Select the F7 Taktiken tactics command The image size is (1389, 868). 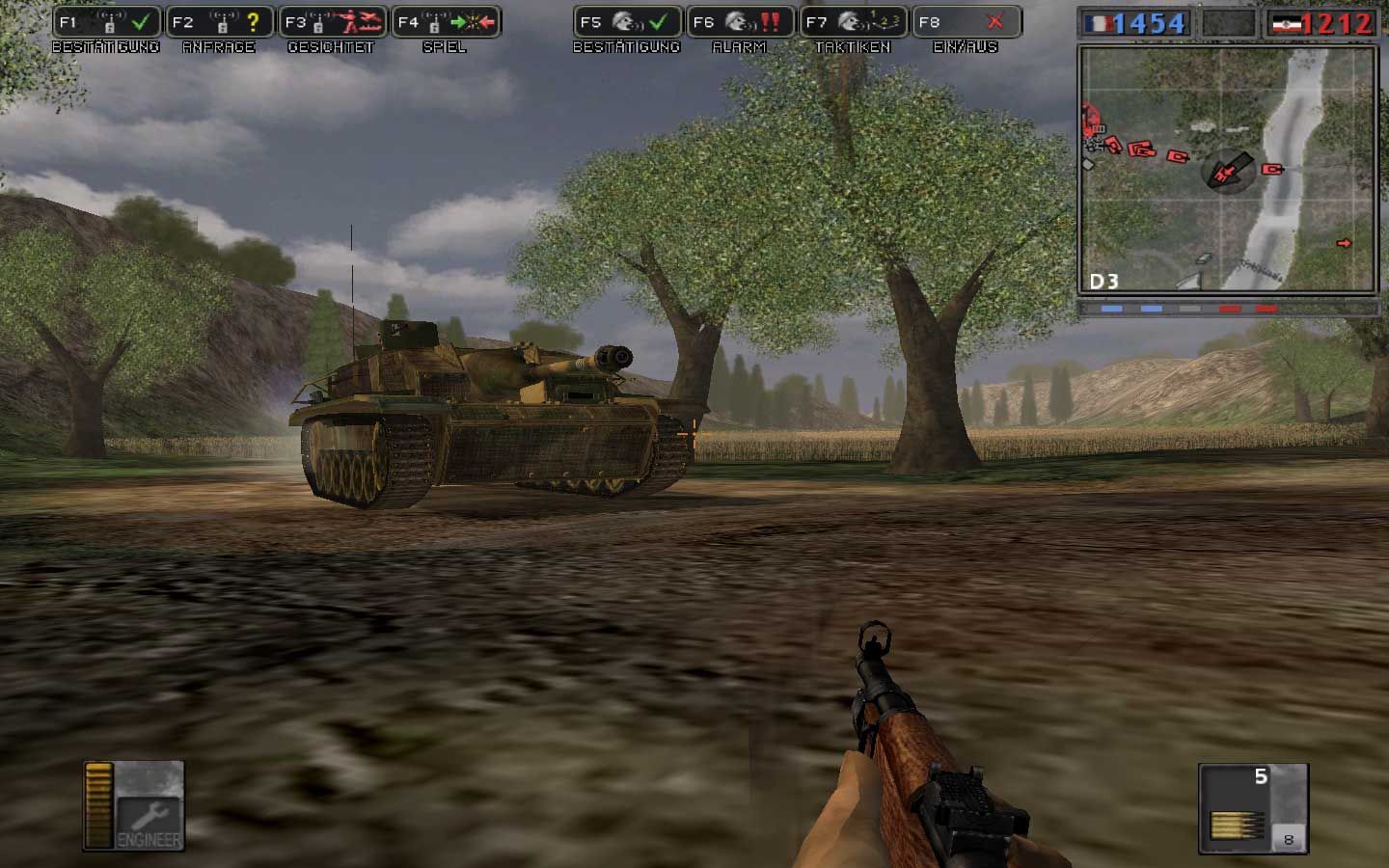pos(855,19)
